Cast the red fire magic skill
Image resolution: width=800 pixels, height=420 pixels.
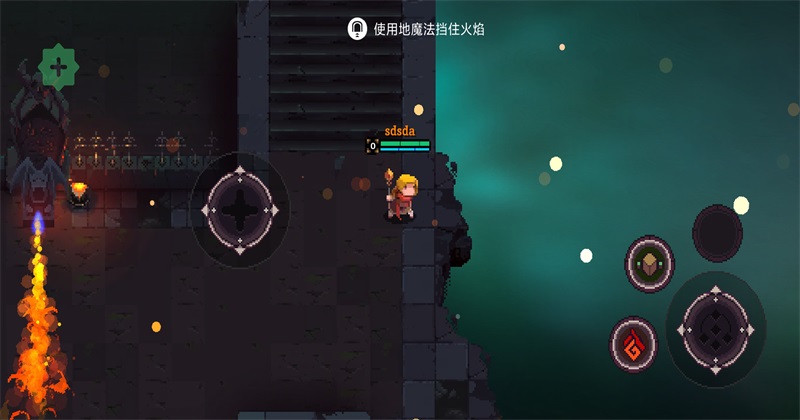click(634, 345)
